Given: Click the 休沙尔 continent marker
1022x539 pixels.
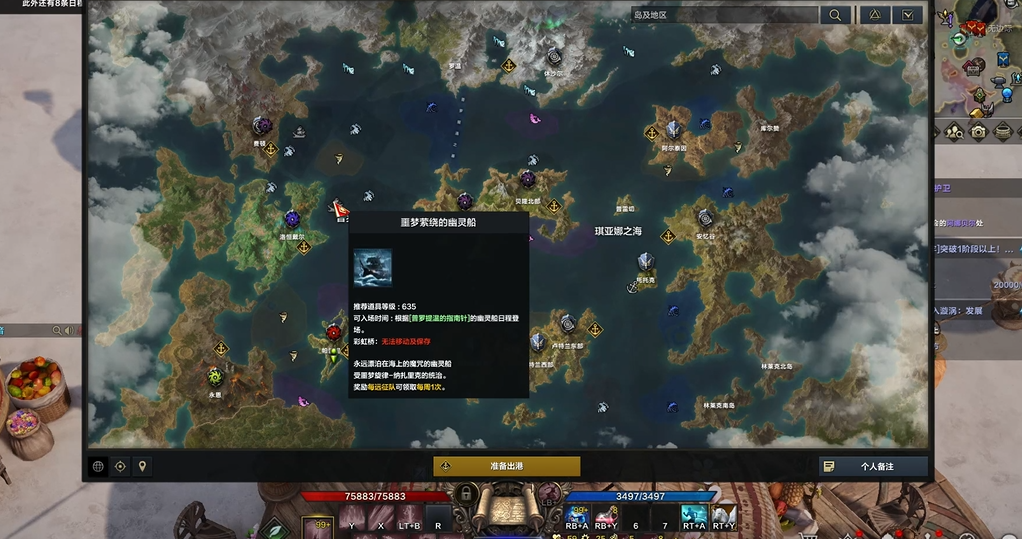Looking at the screenshot, I should 553,56.
